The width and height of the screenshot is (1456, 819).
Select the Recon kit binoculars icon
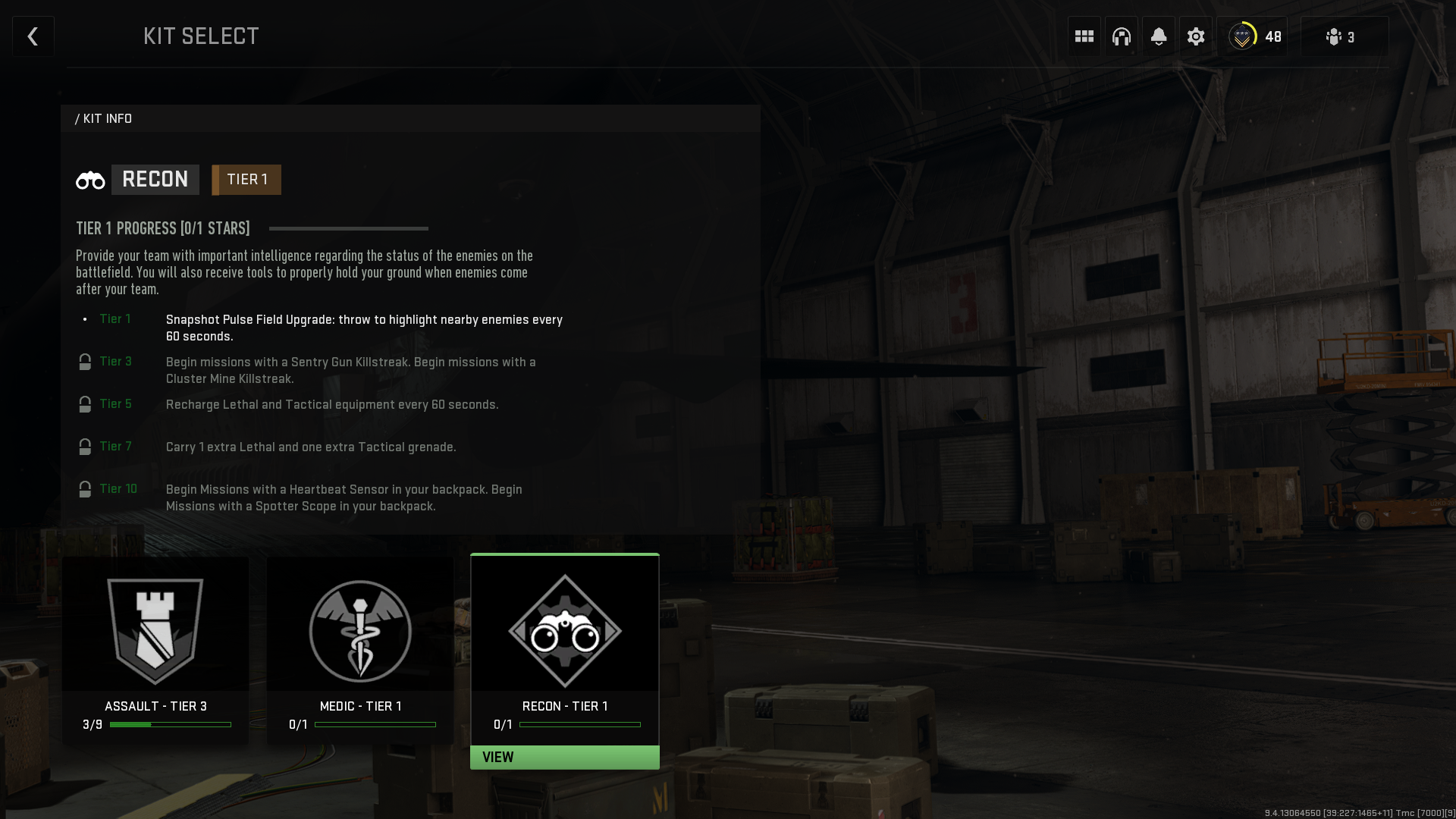(x=564, y=631)
